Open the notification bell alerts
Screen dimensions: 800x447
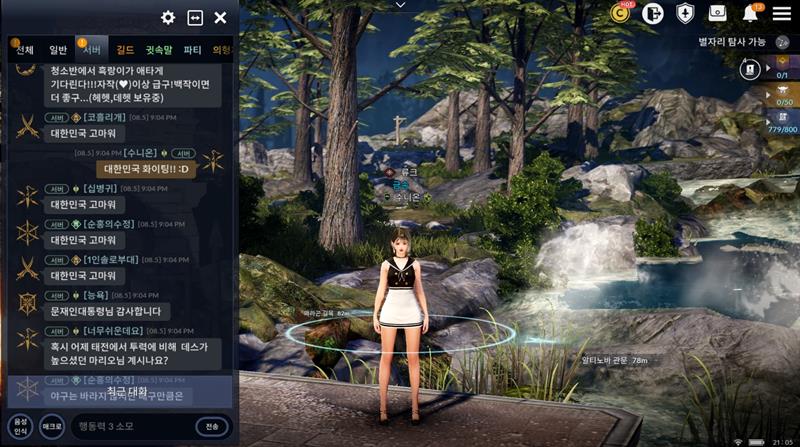click(x=750, y=13)
